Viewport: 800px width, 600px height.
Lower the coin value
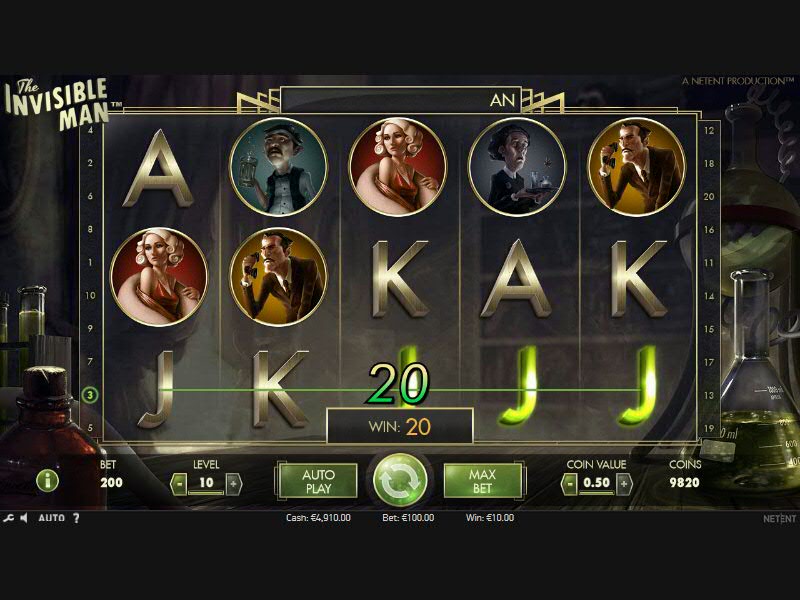pos(570,484)
